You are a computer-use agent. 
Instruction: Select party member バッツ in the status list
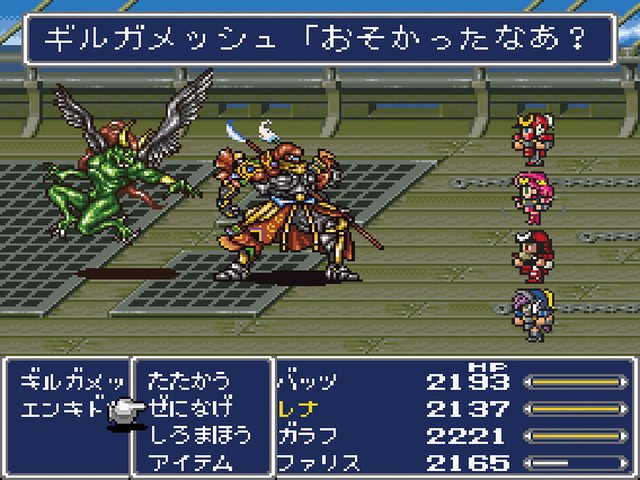[306, 381]
